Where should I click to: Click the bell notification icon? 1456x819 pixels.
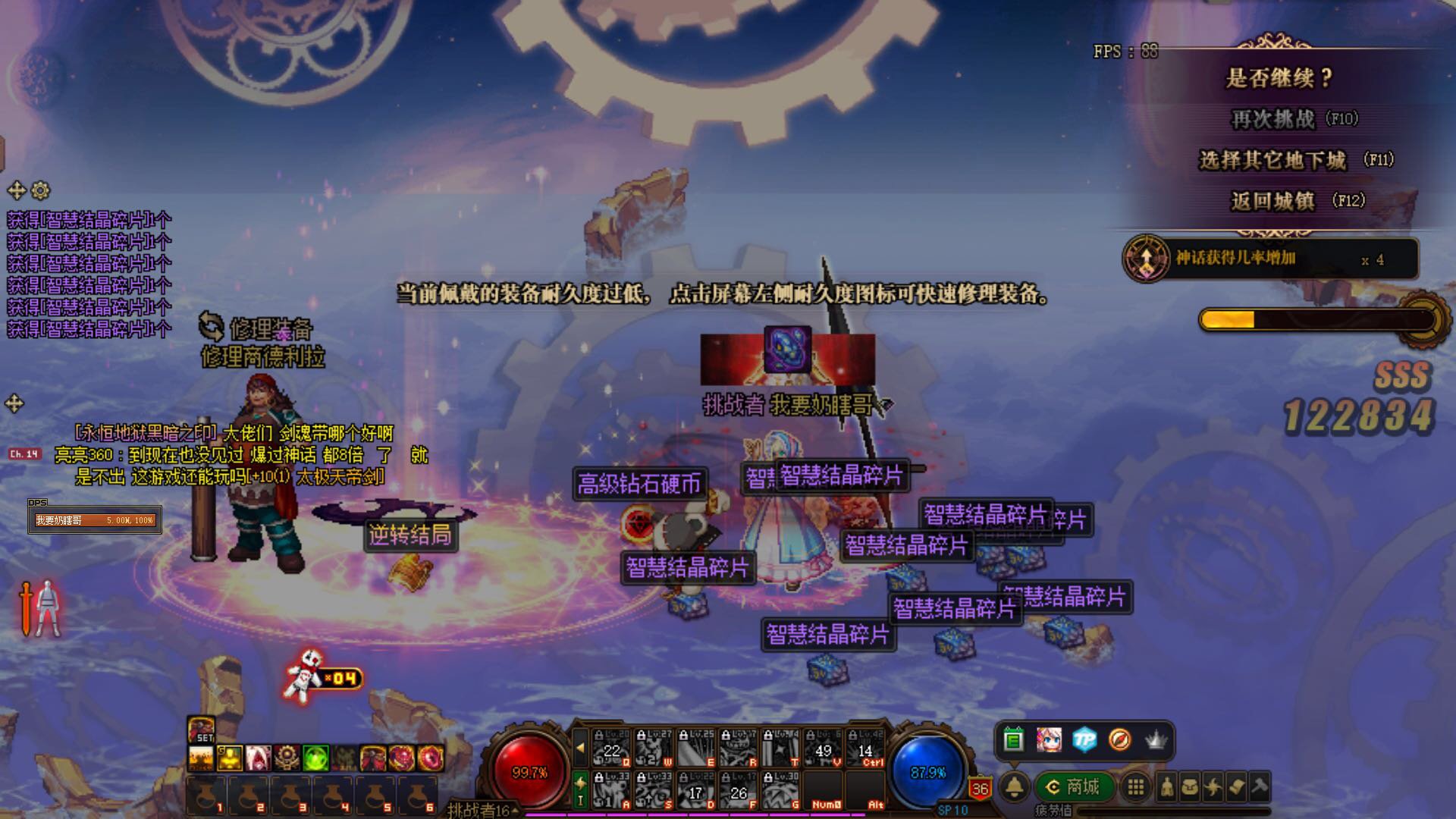[x=1015, y=787]
